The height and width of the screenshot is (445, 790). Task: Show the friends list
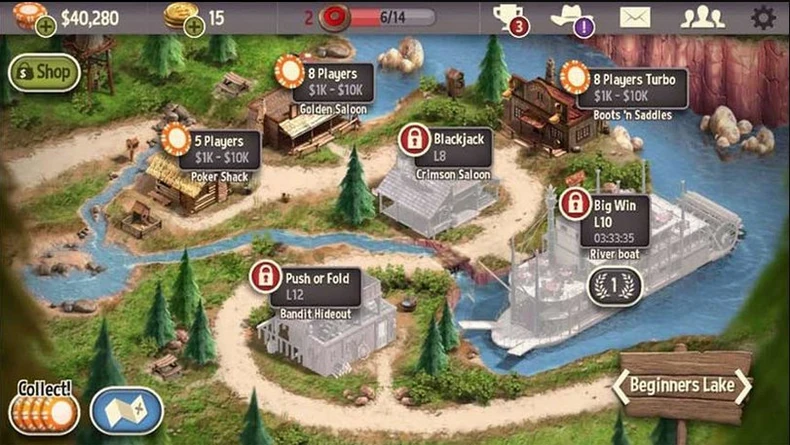(702, 17)
